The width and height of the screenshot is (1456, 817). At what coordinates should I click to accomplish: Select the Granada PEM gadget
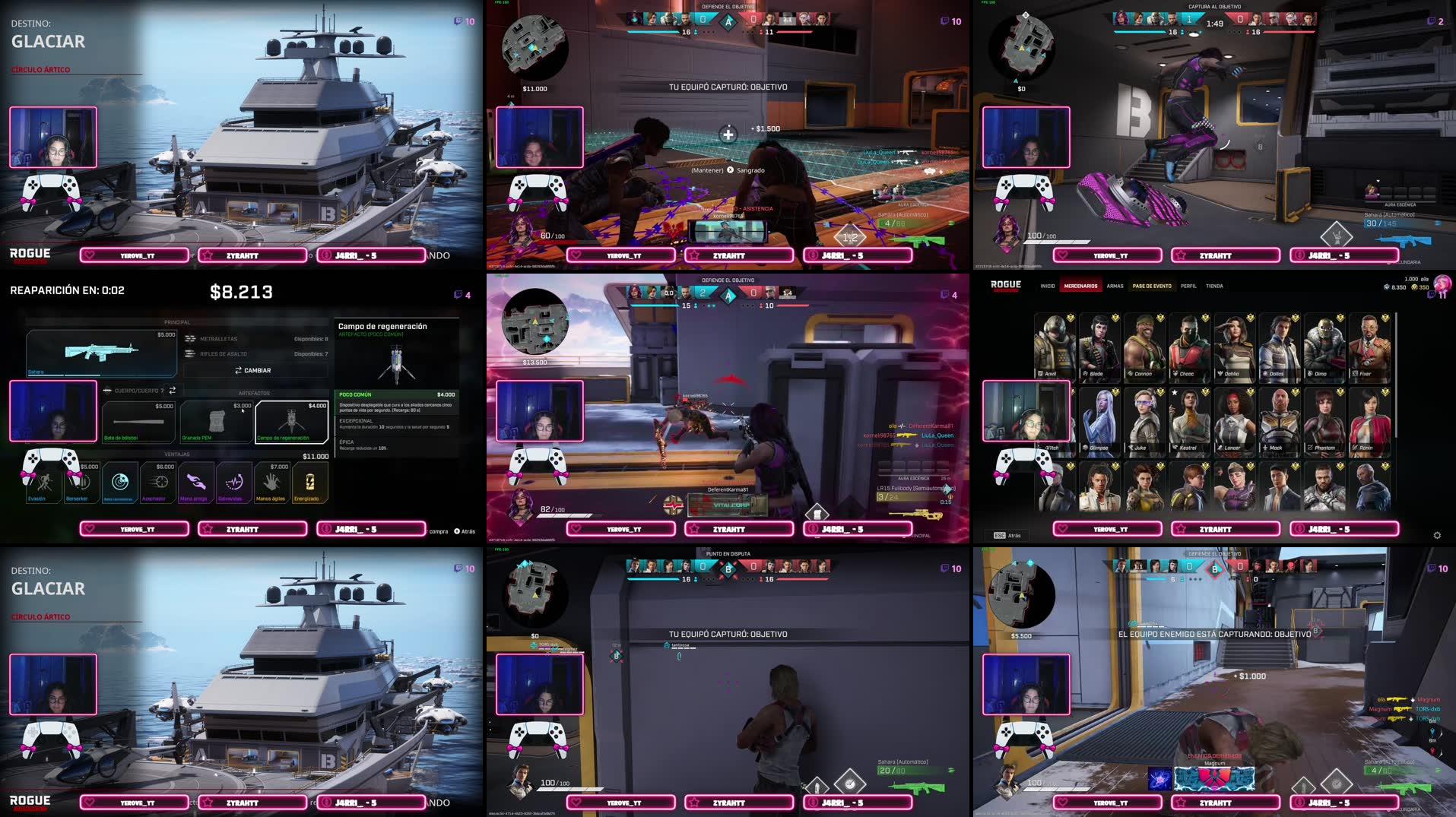[216, 422]
